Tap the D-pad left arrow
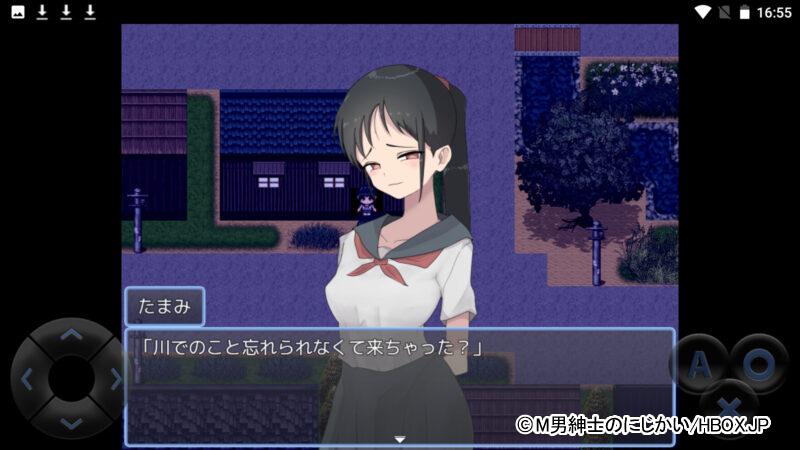Viewport: 800px width, 450px height. click(x=26, y=379)
